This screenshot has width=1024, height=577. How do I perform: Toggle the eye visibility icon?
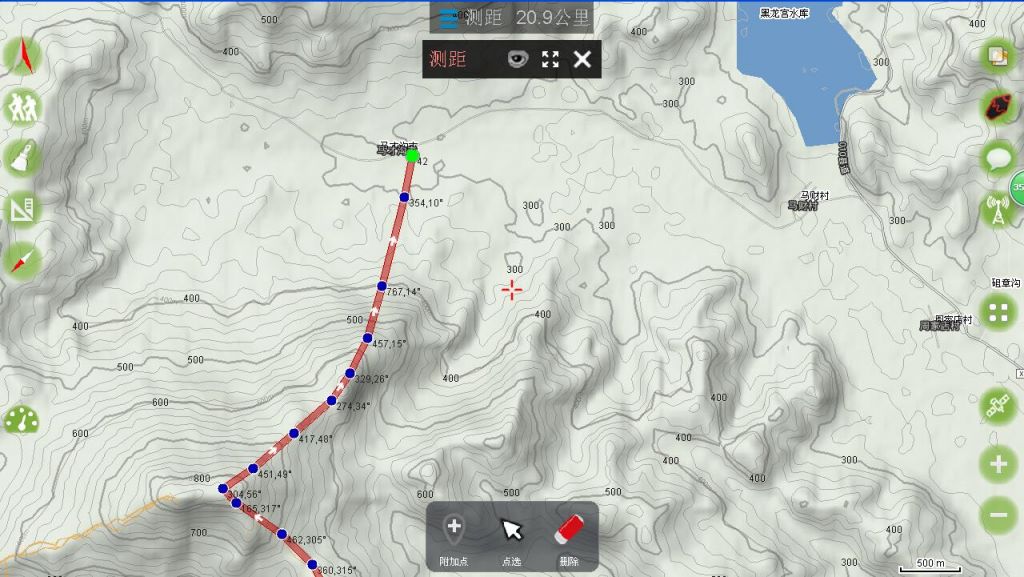click(x=516, y=60)
